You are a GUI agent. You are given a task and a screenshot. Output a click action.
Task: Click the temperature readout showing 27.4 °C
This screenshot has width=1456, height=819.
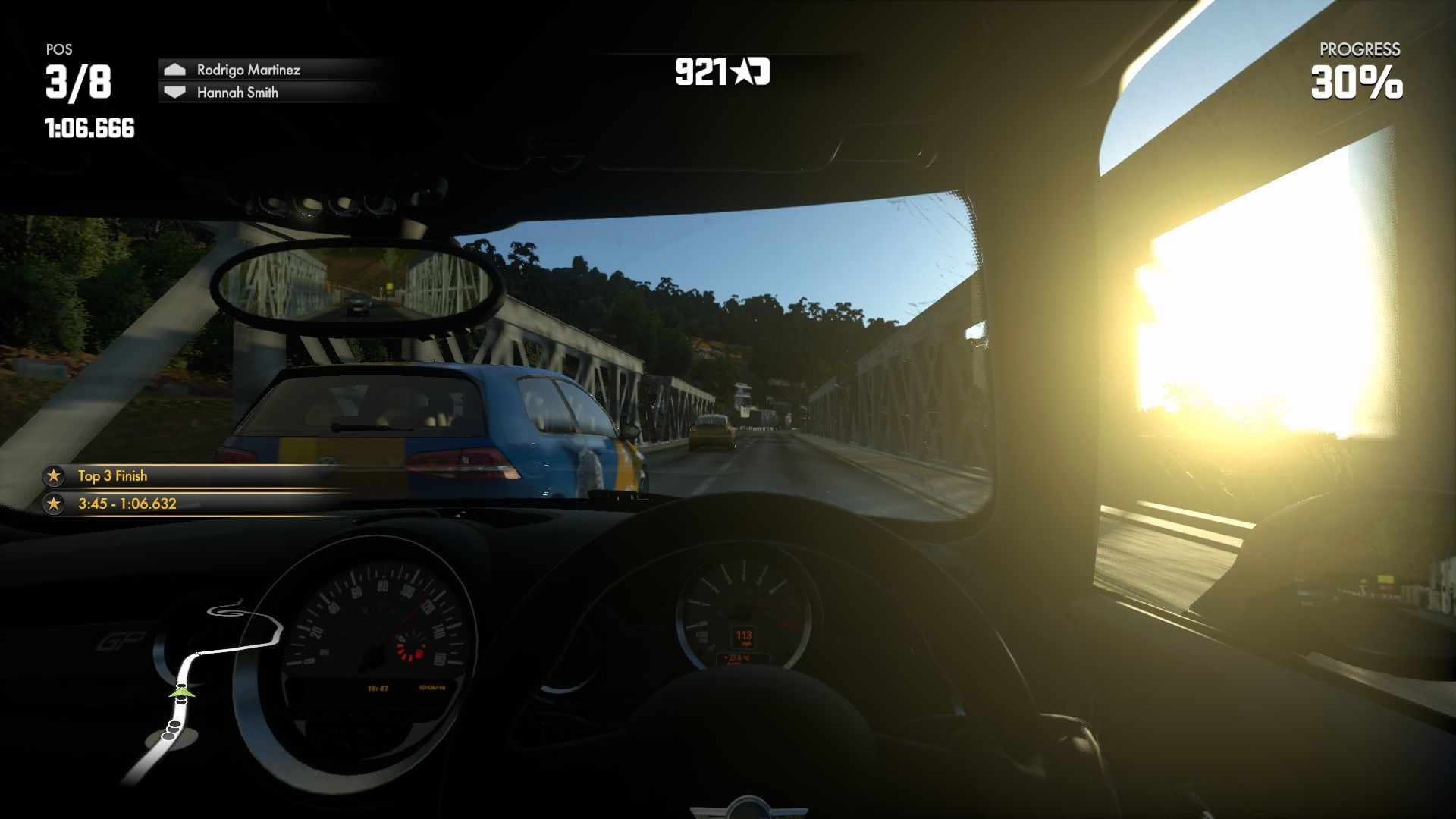click(x=739, y=658)
